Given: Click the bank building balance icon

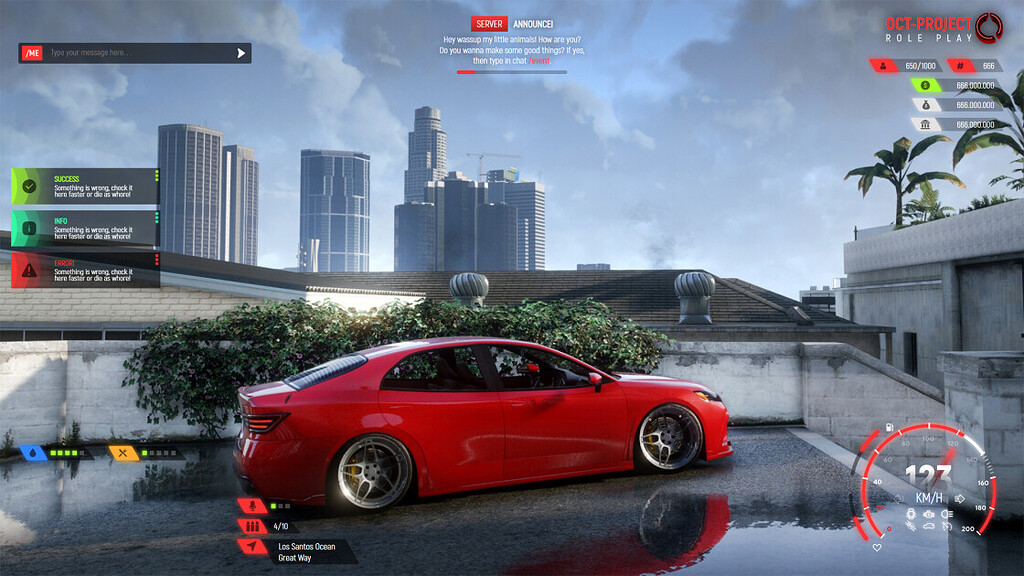Looking at the screenshot, I should 926,125.
